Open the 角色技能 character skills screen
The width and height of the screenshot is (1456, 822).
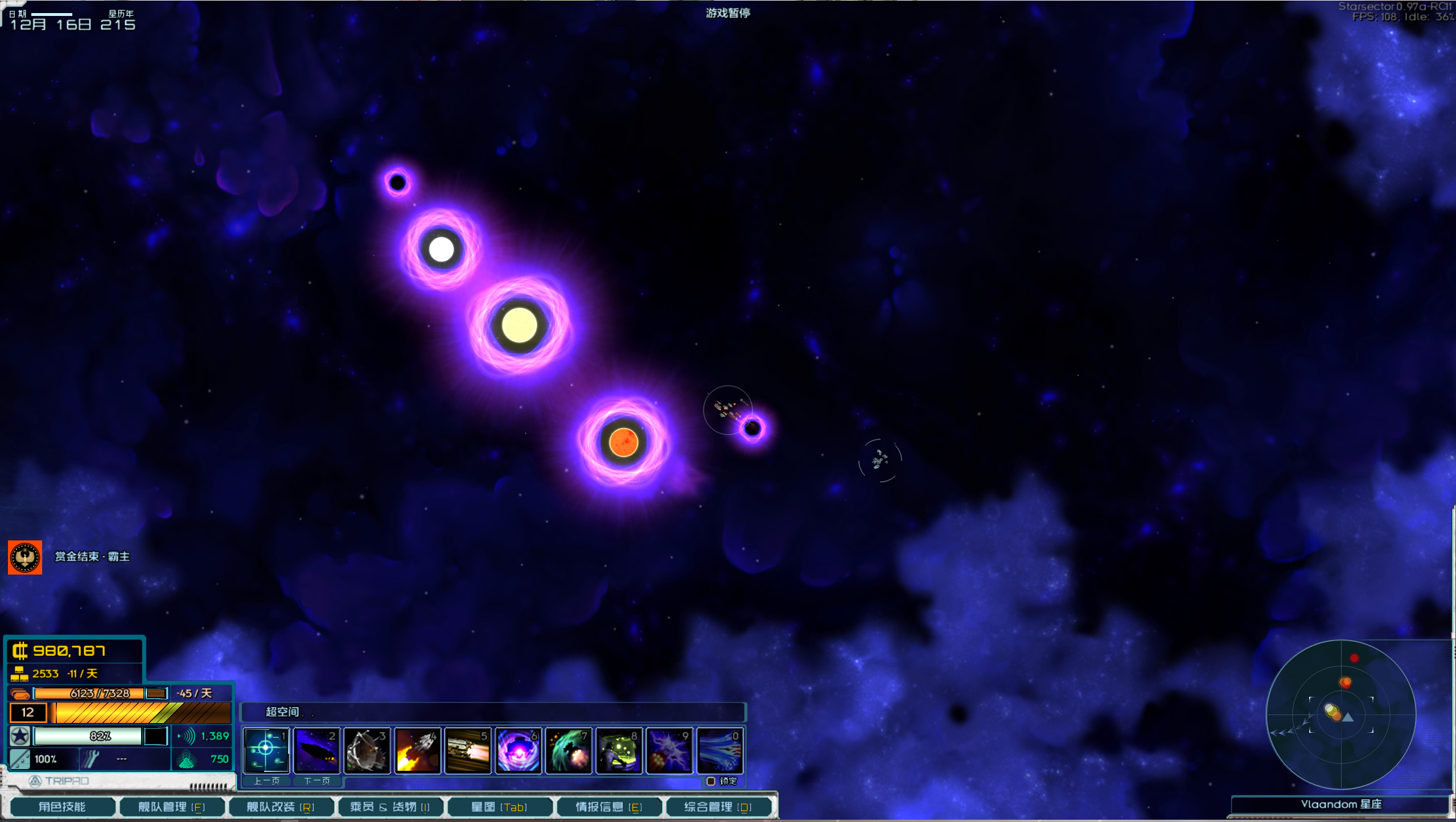[62, 807]
